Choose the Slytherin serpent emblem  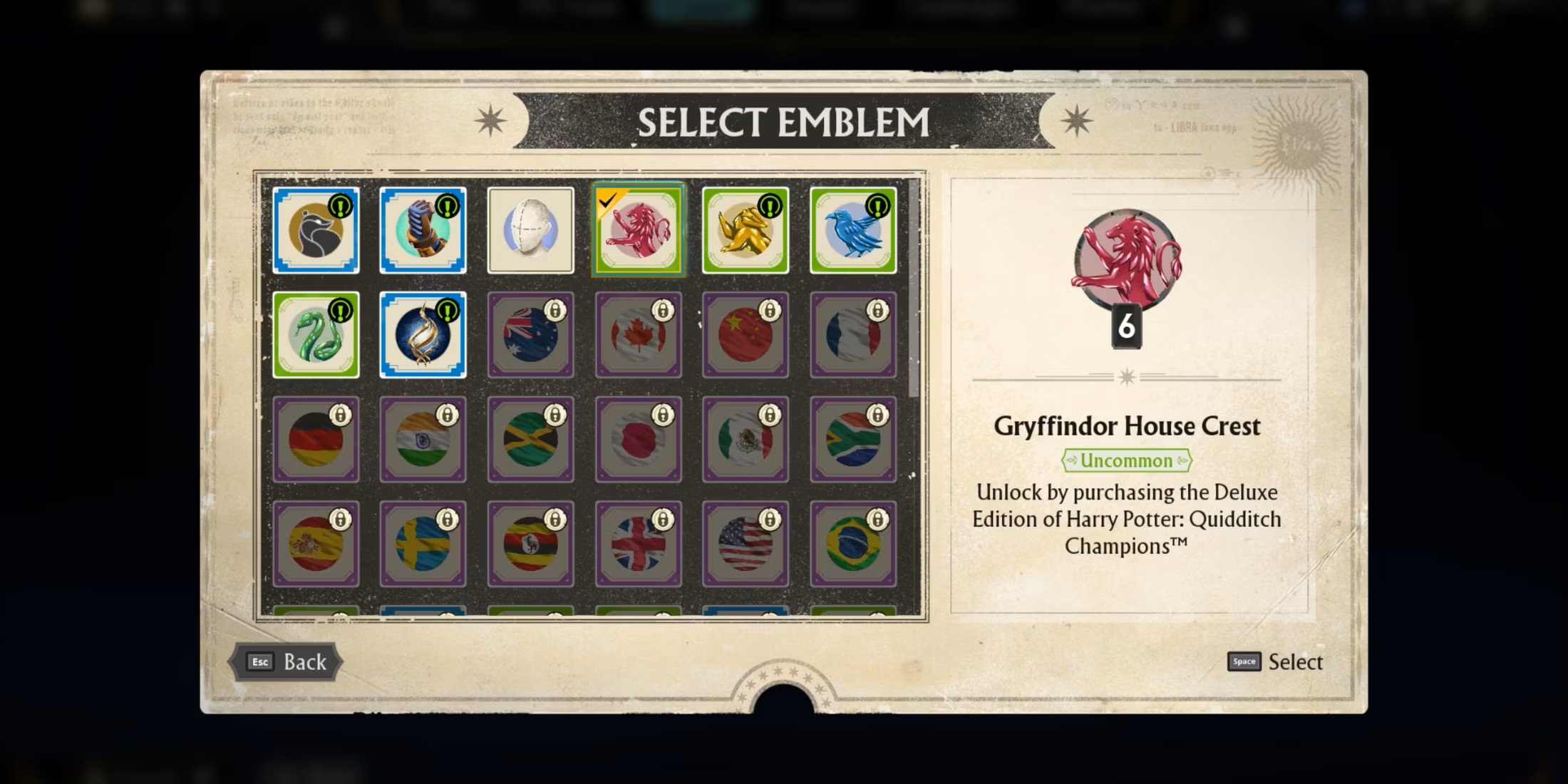(x=316, y=335)
